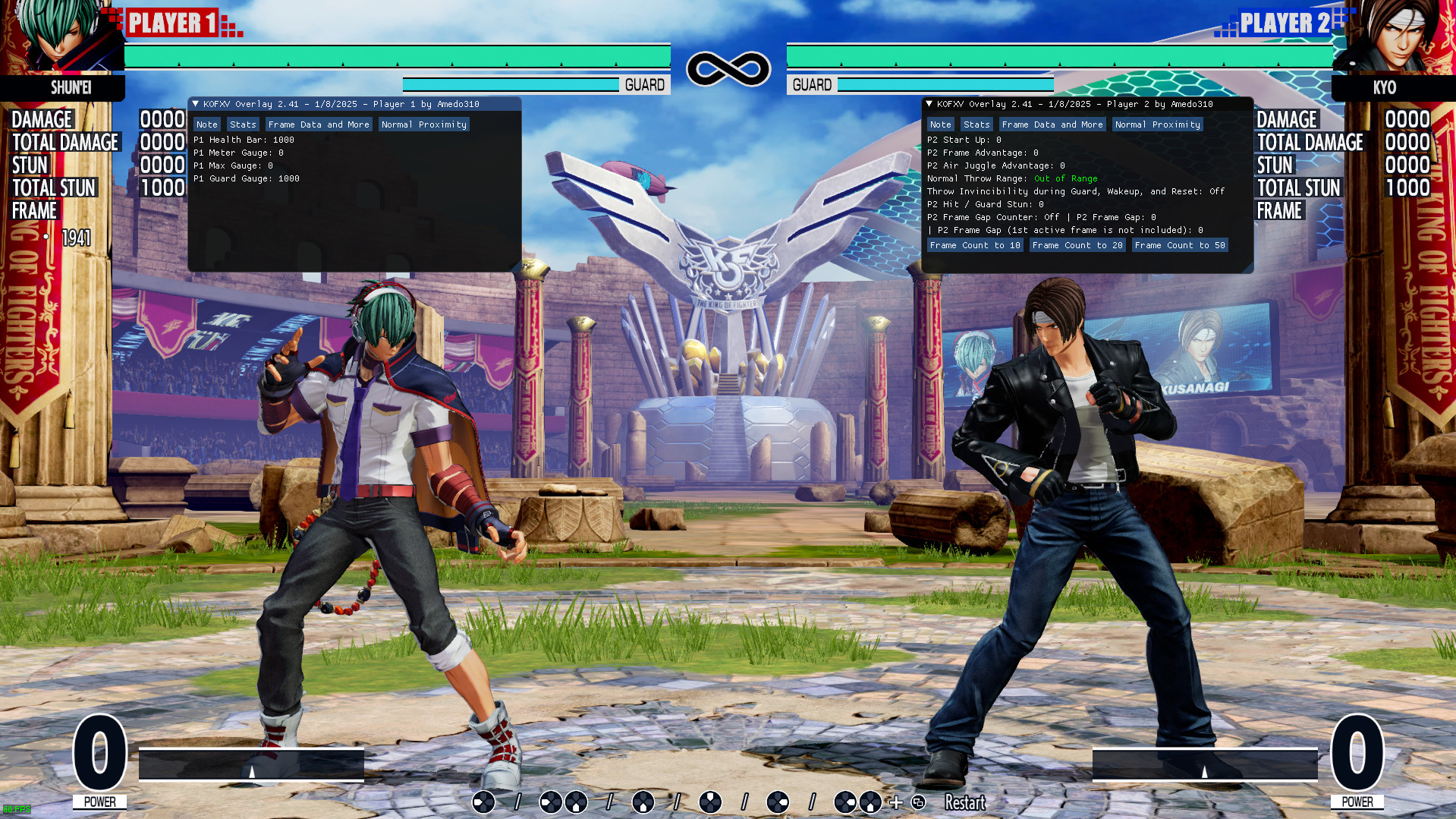Open Frame Data and More in Player 2 overlay

tap(1052, 124)
